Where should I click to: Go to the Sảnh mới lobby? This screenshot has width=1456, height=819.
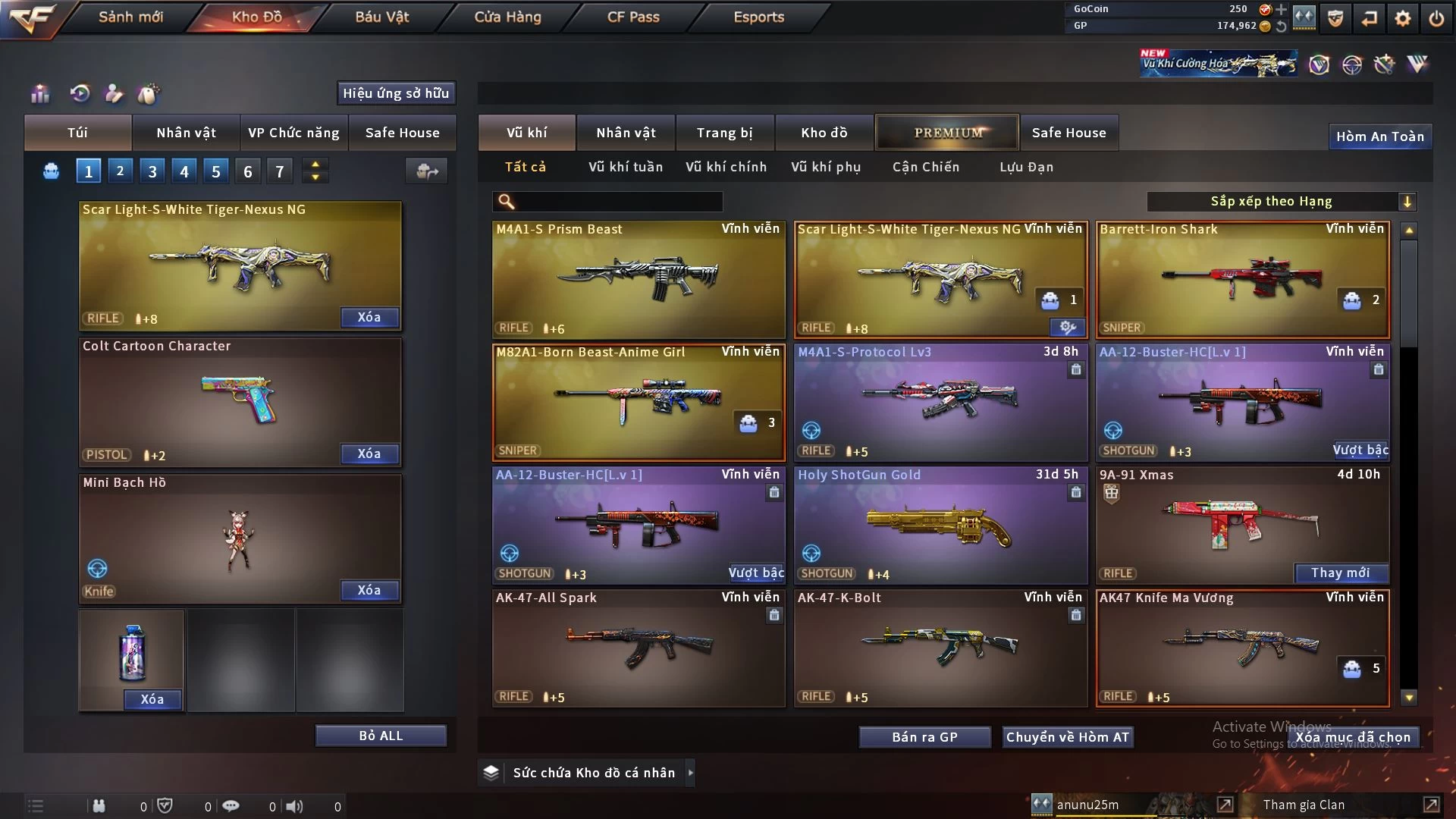point(130,17)
